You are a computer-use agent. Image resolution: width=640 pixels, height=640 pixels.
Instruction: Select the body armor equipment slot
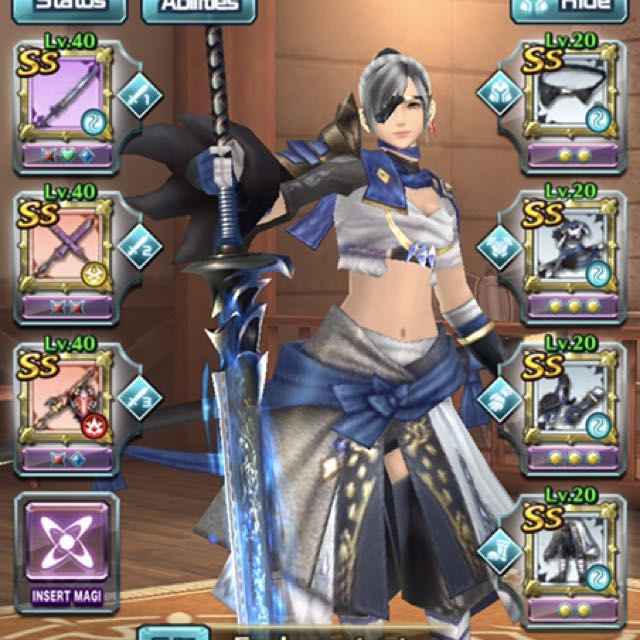574,255
